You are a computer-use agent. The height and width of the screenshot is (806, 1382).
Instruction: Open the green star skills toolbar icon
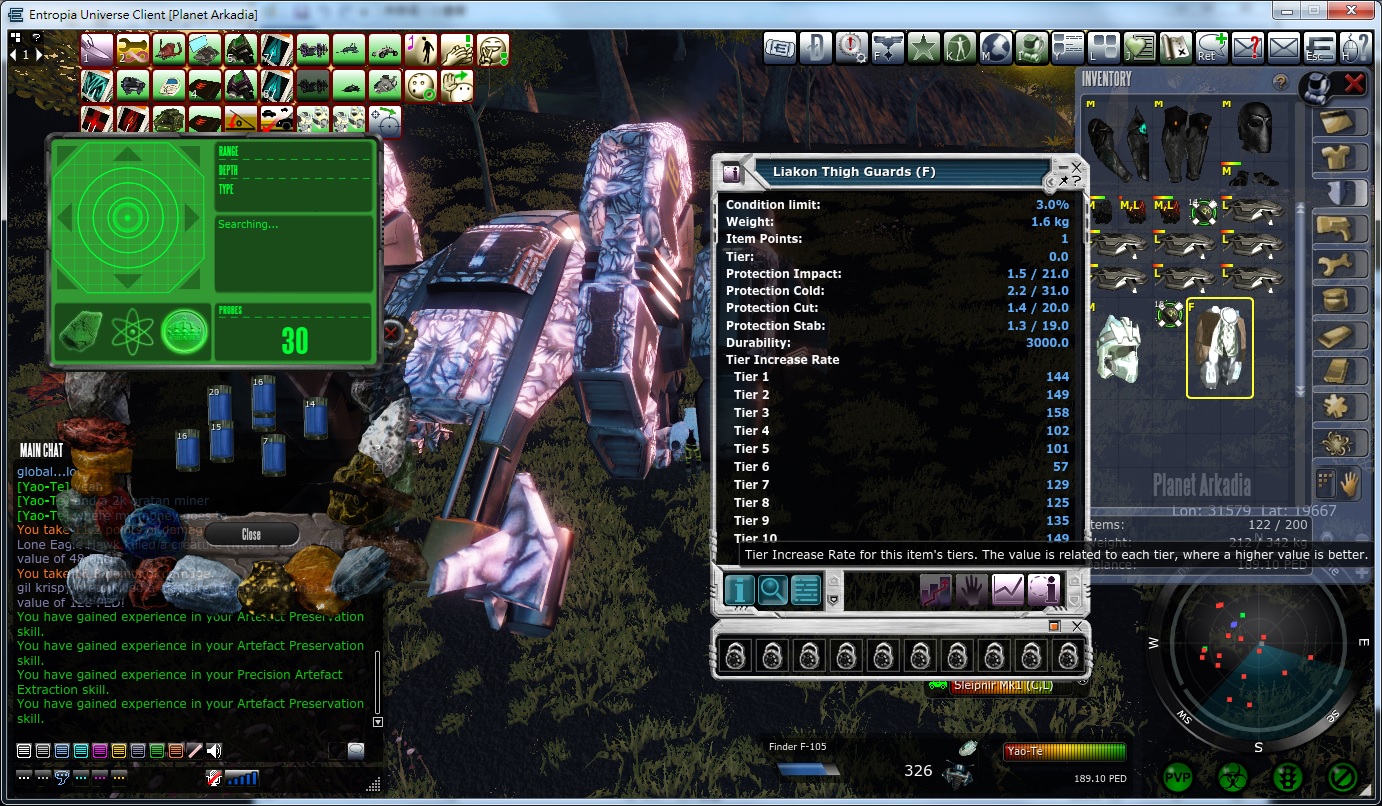point(923,47)
